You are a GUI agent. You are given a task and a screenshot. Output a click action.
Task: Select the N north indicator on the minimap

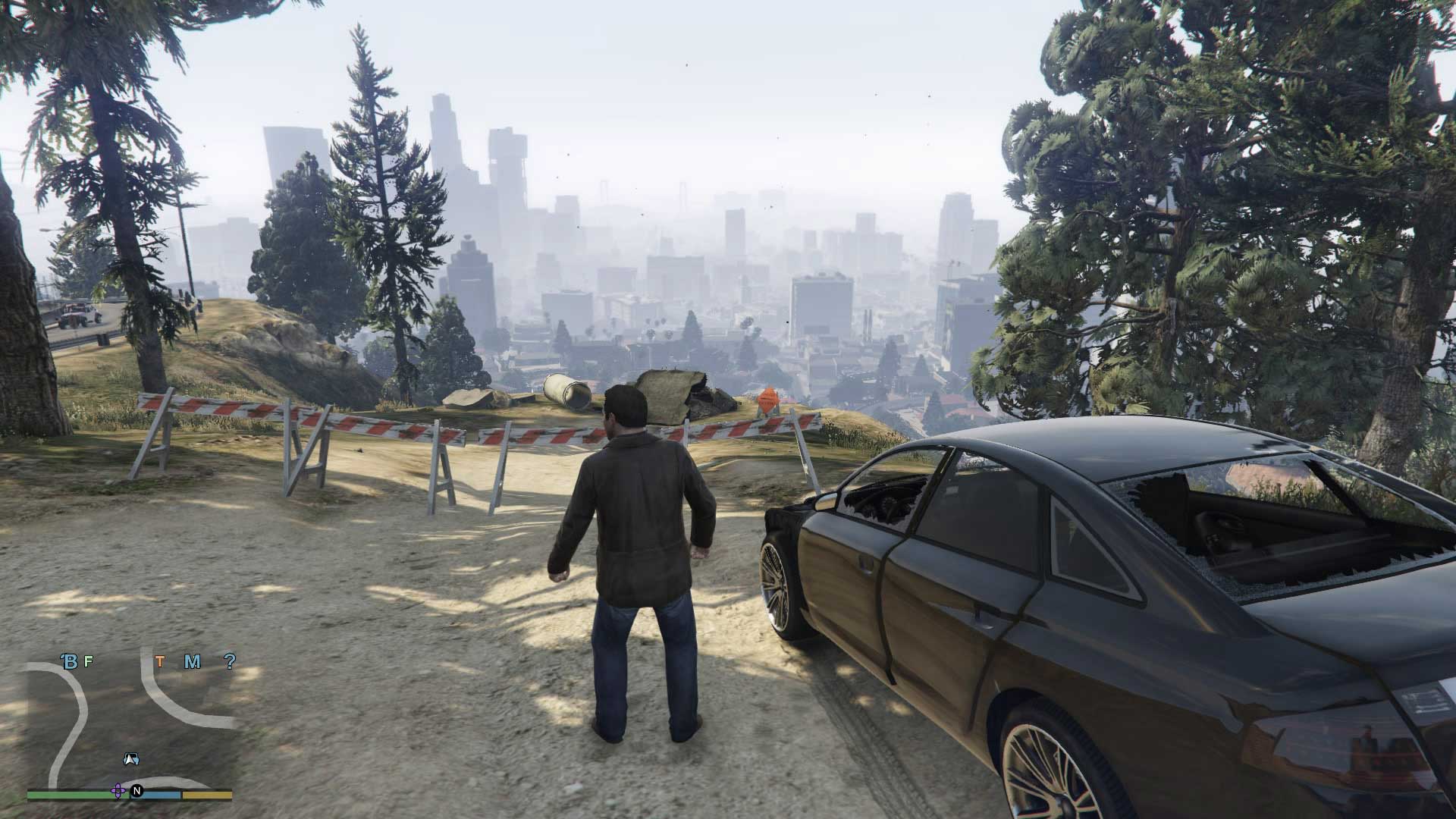(x=137, y=792)
